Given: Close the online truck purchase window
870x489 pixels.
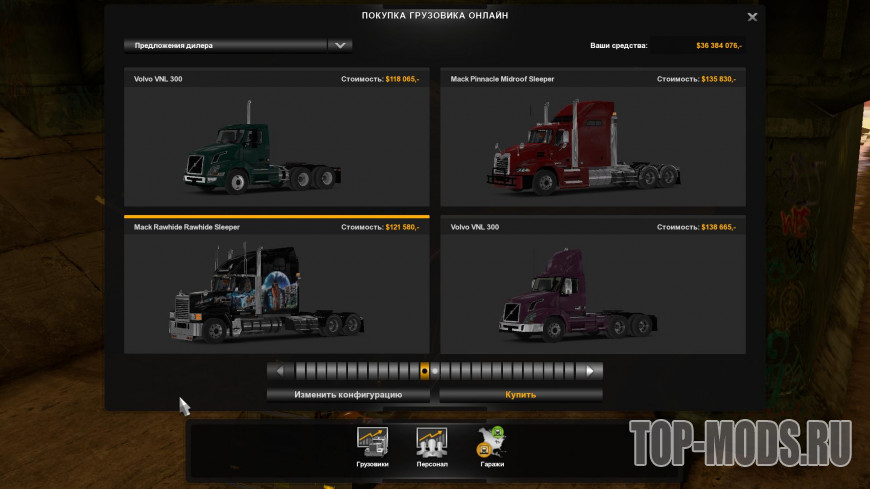Looking at the screenshot, I should point(752,16).
